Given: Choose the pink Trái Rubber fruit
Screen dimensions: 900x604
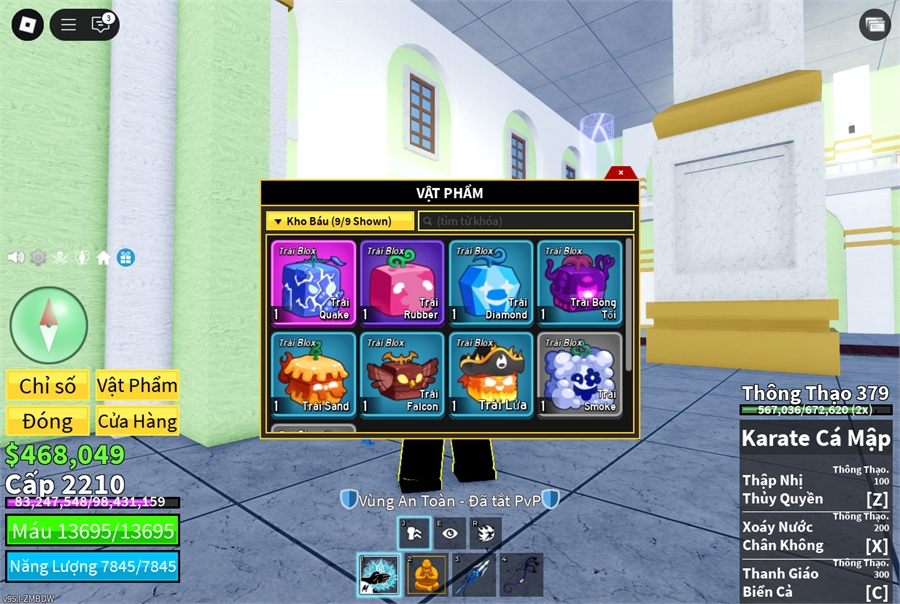Looking at the screenshot, I should [x=401, y=282].
